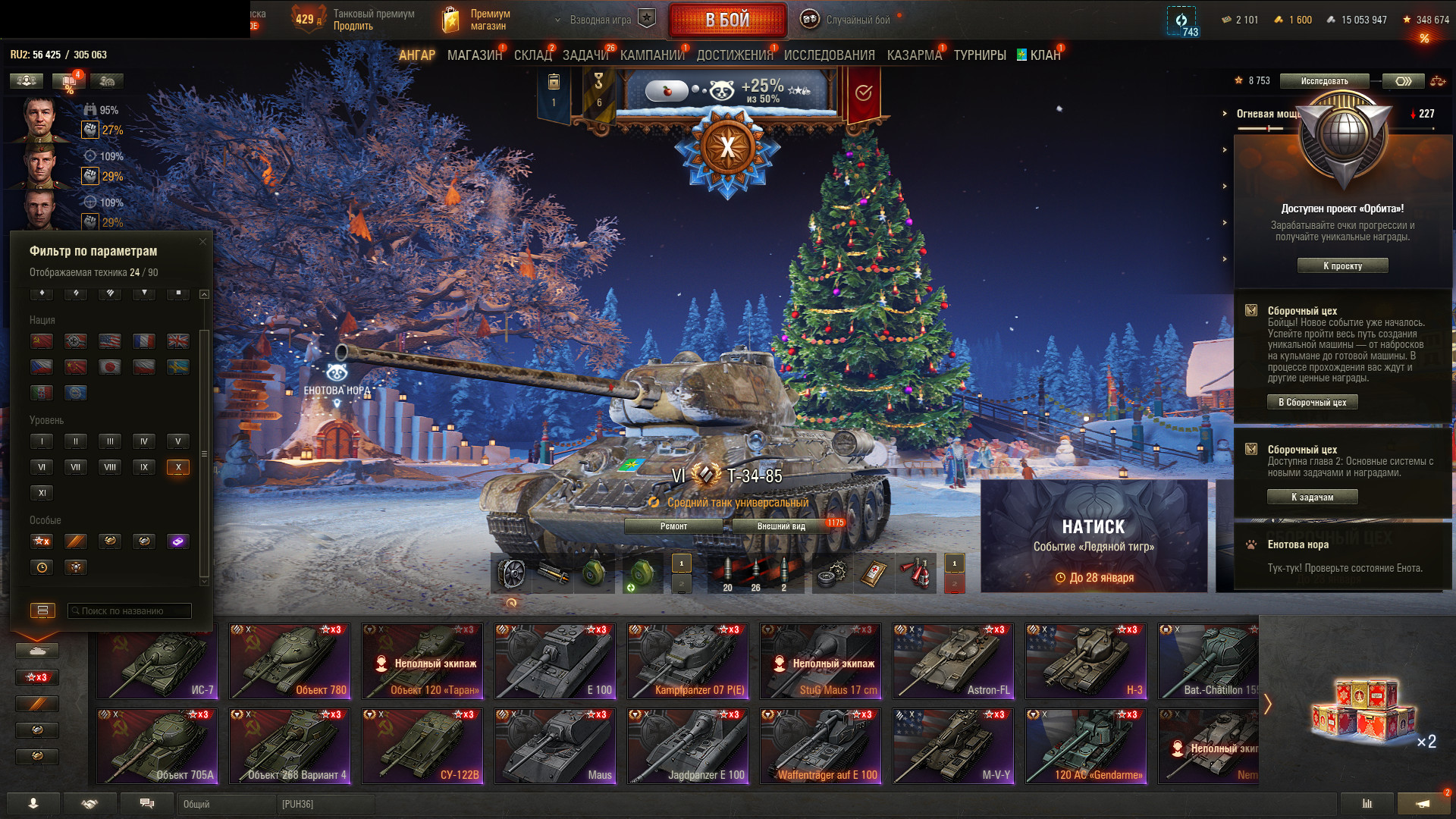Open В Сборочный цех button
Image resolution: width=1456 pixels, height=819 pixels.
[x=1312, y=403]
